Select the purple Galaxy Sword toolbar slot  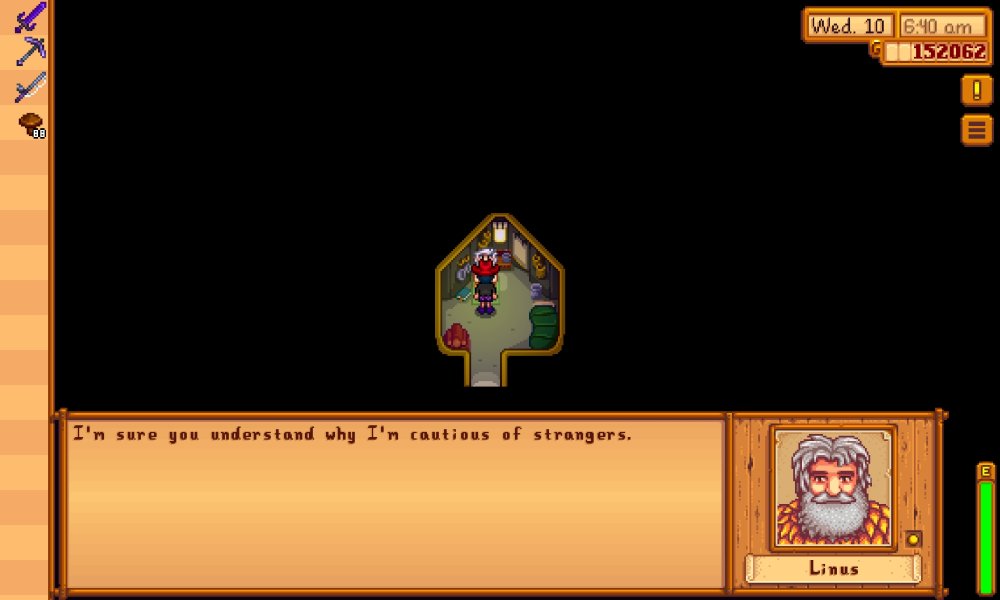30,17
